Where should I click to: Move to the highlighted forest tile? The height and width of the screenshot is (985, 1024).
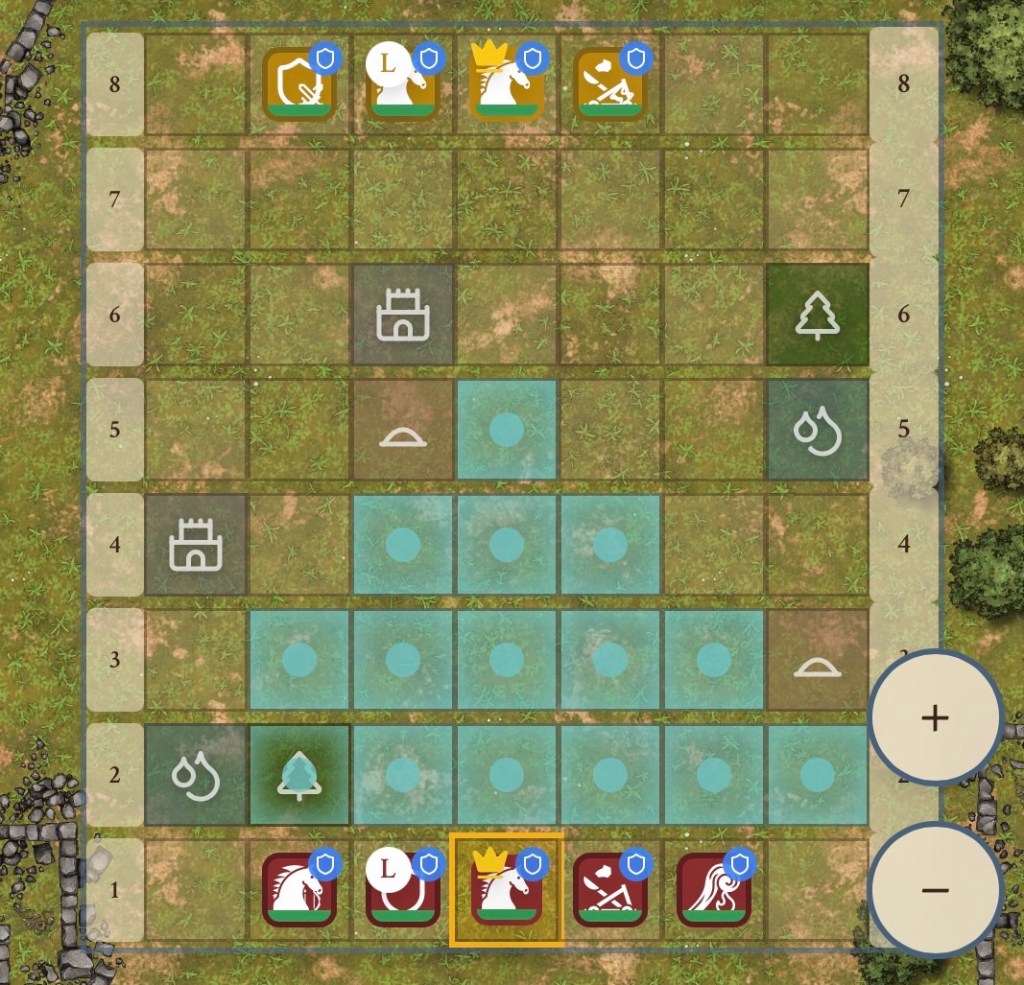point(298,774)
